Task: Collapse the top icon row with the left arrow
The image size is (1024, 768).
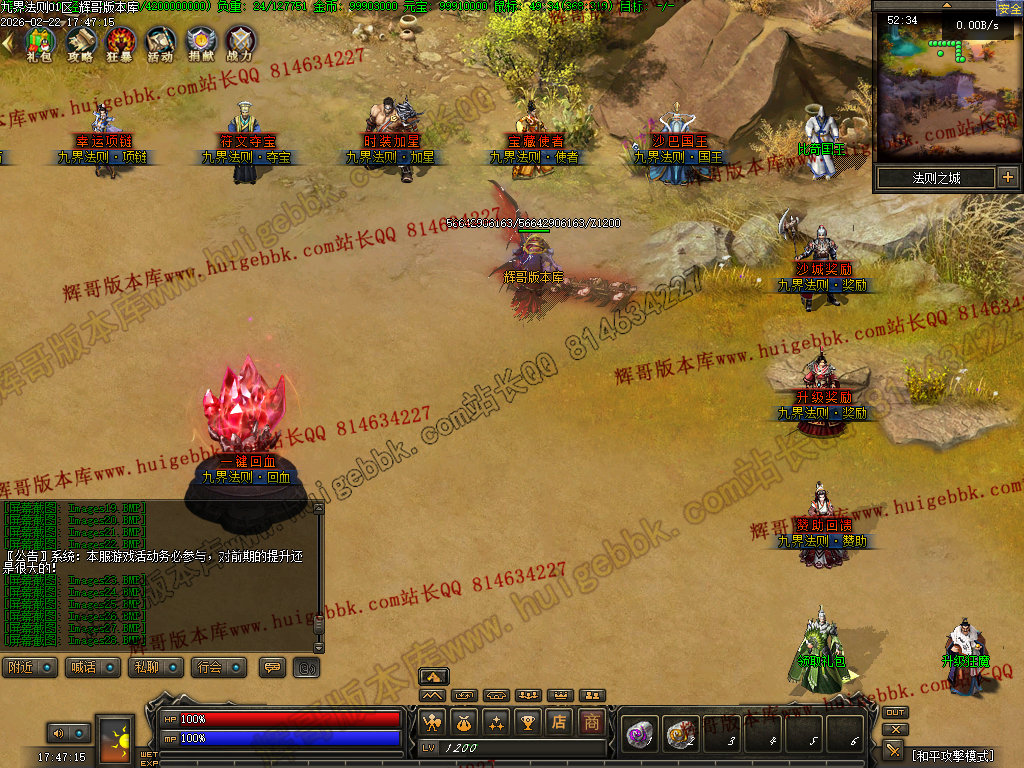Action: [x=7, y=43]
